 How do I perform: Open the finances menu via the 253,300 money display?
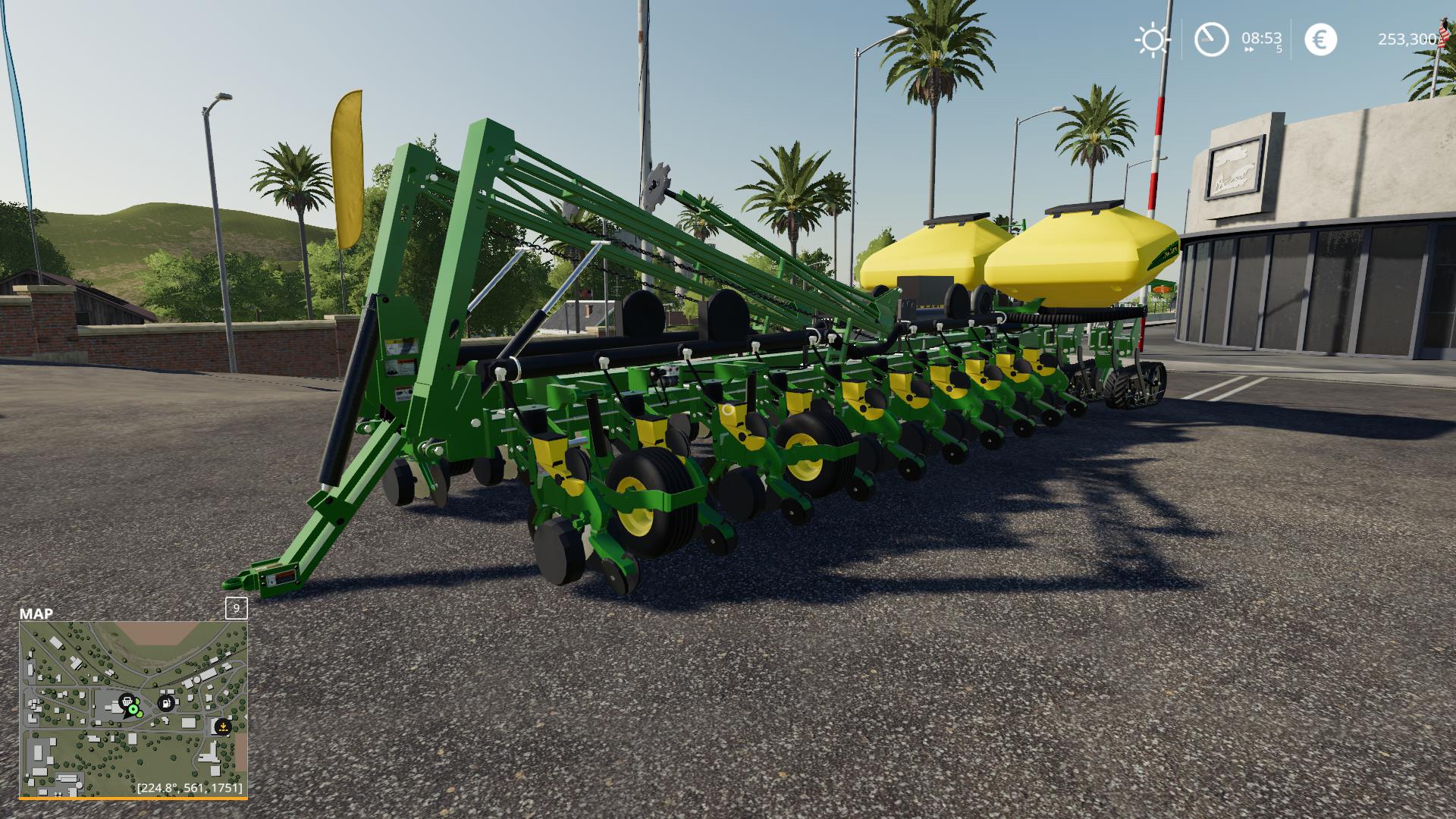tap(1408, 39)
